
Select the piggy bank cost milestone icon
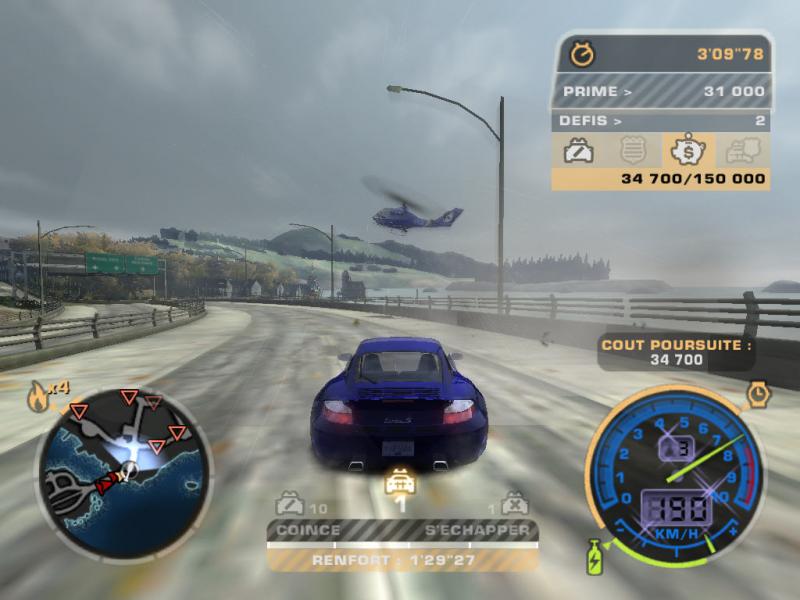[688, 150]
